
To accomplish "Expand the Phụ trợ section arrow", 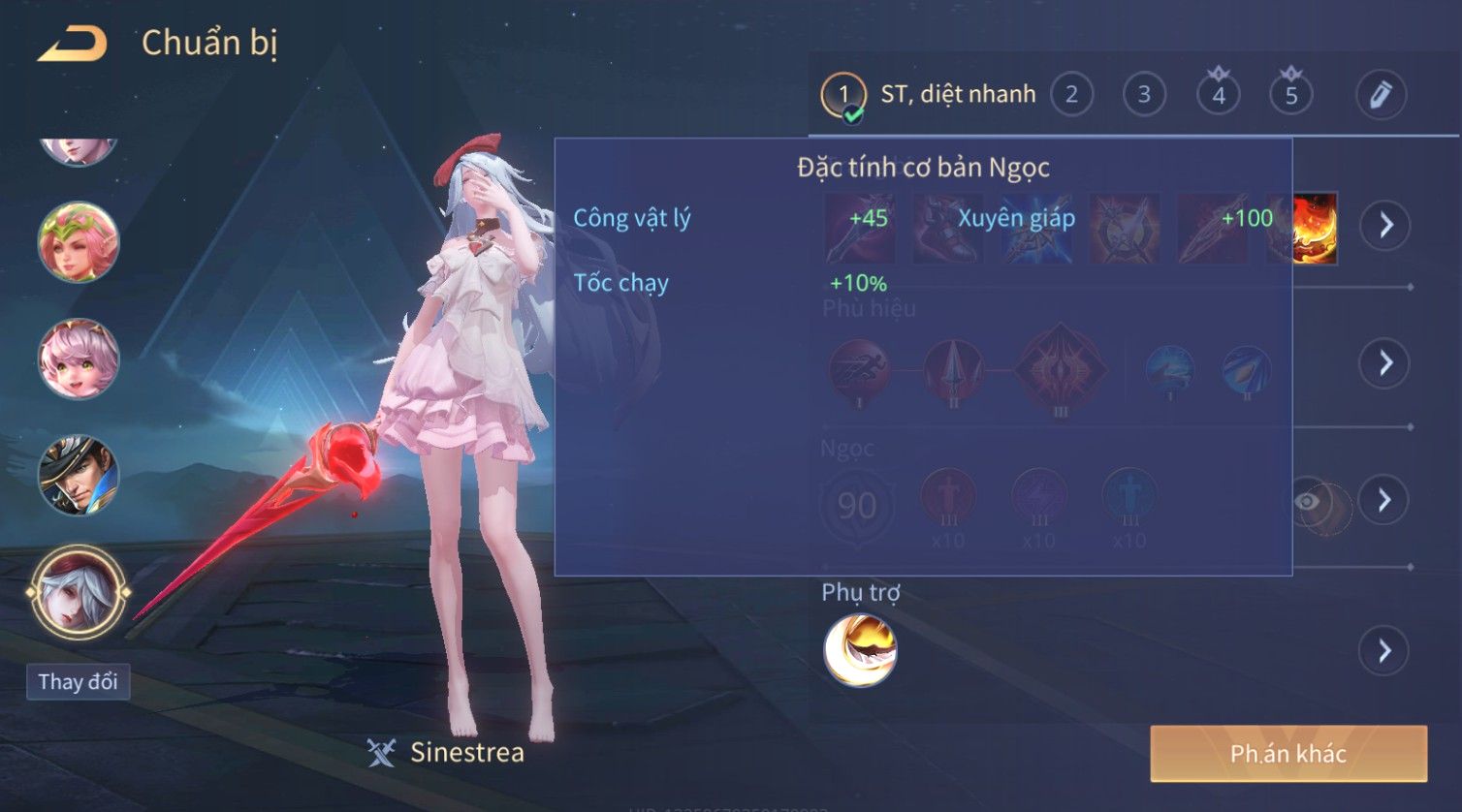I will [x=1384, y=650].
